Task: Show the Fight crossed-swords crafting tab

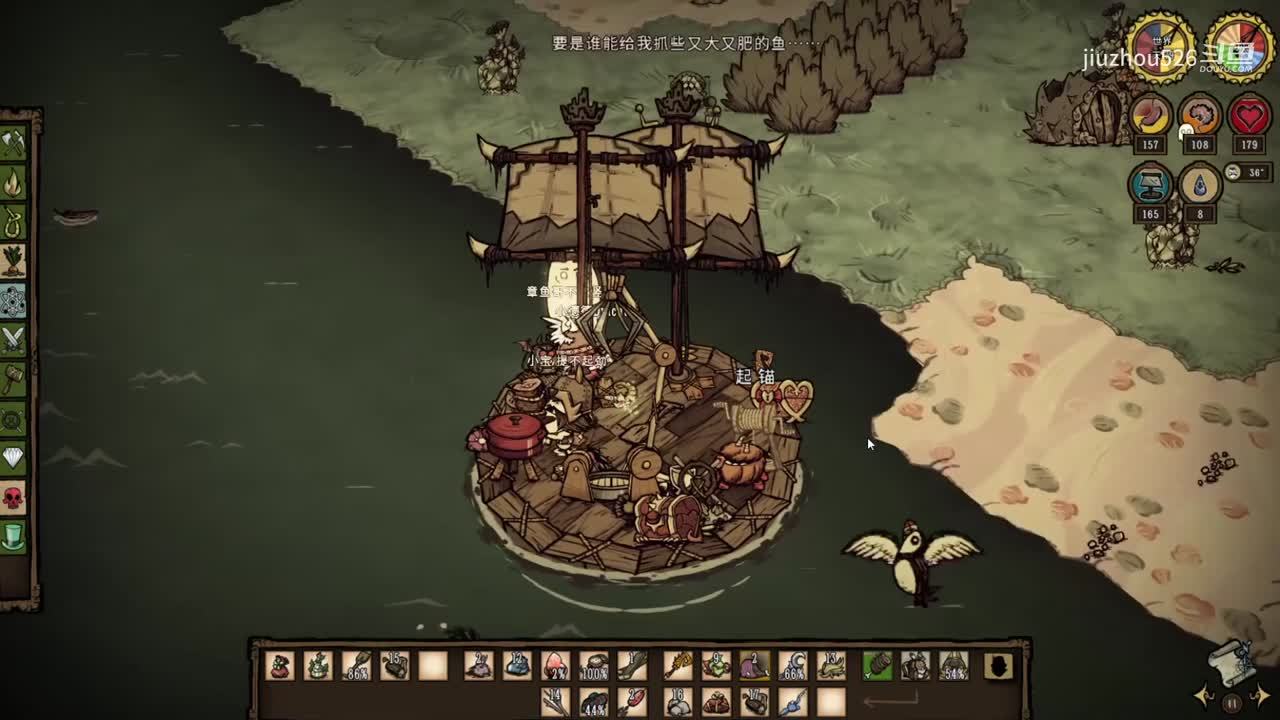Action: [13, 340]
